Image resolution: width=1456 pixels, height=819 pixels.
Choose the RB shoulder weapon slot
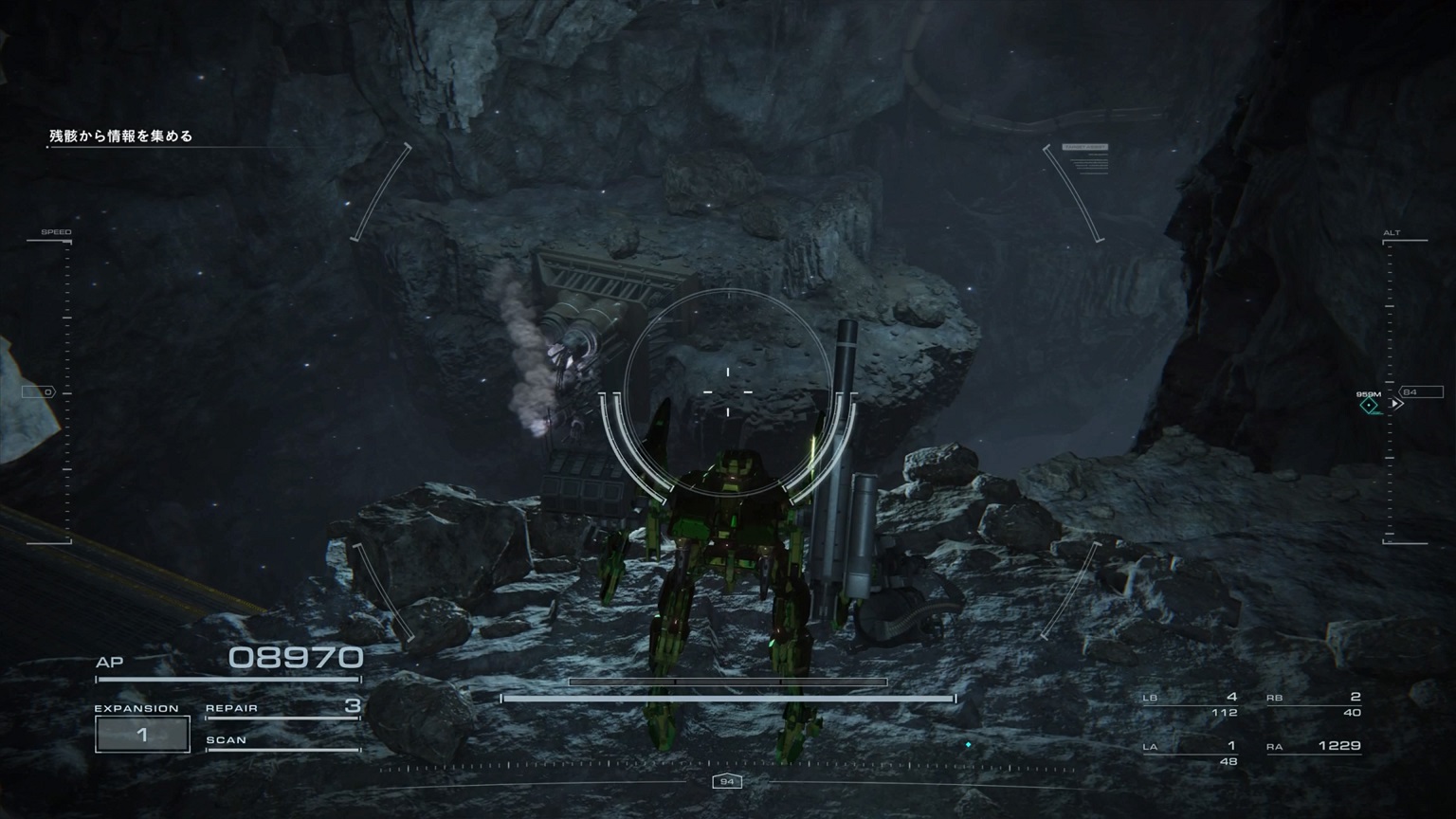[1314, 703]
